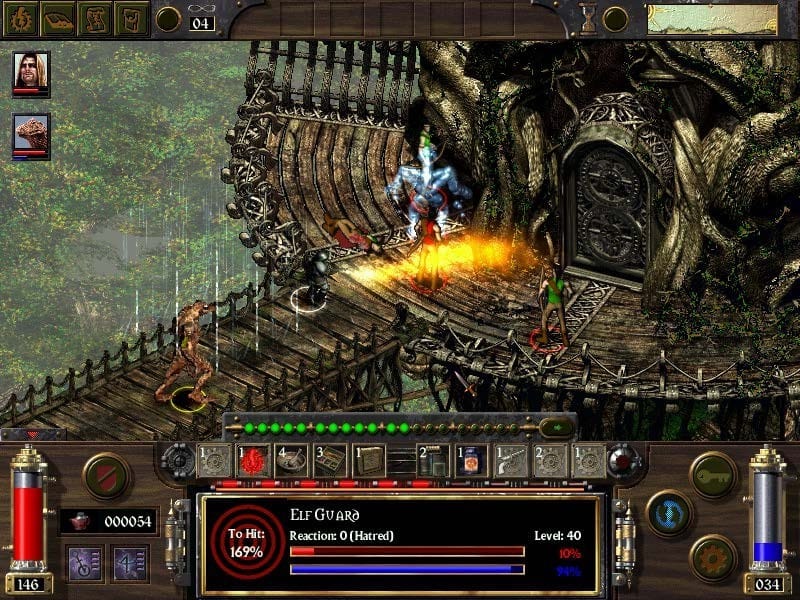This screenshot has height=600, width=800.
Task: Open the world map thumbnail
Action: coord(711,19)
